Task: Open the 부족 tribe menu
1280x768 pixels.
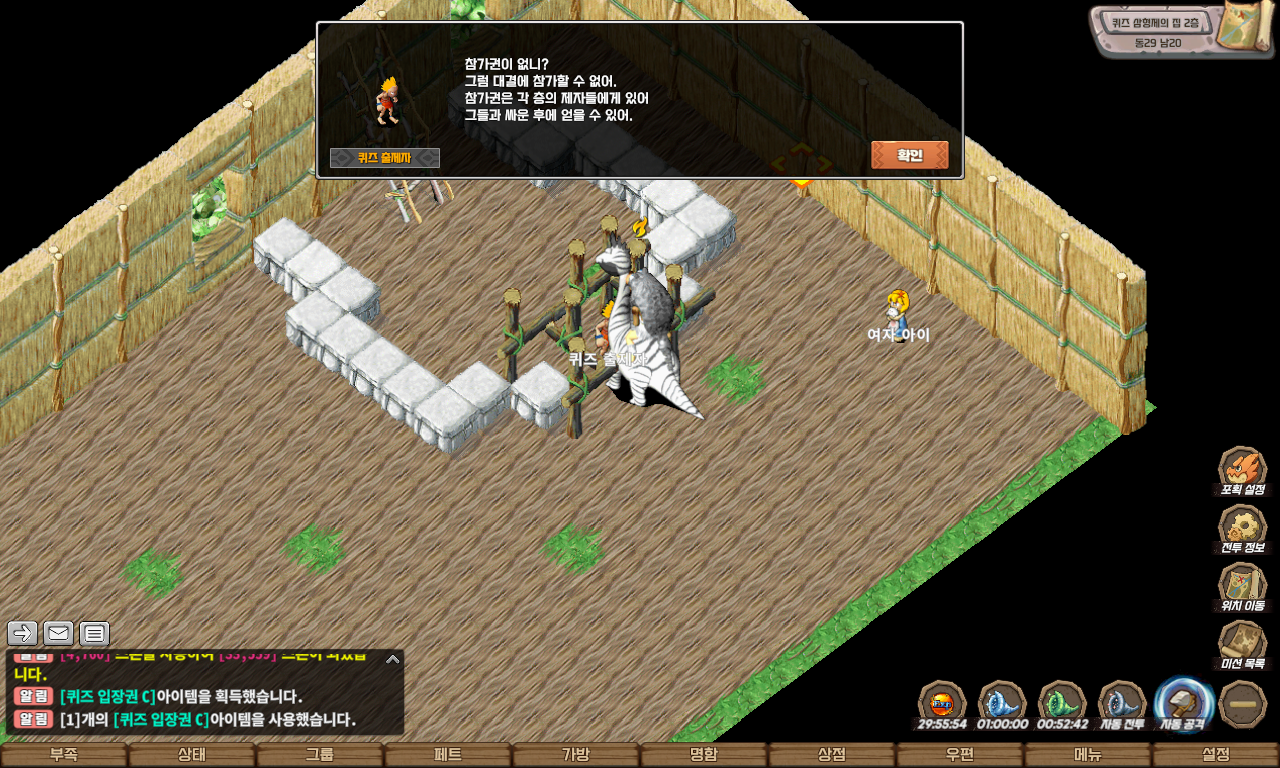Action: point(64,755)
